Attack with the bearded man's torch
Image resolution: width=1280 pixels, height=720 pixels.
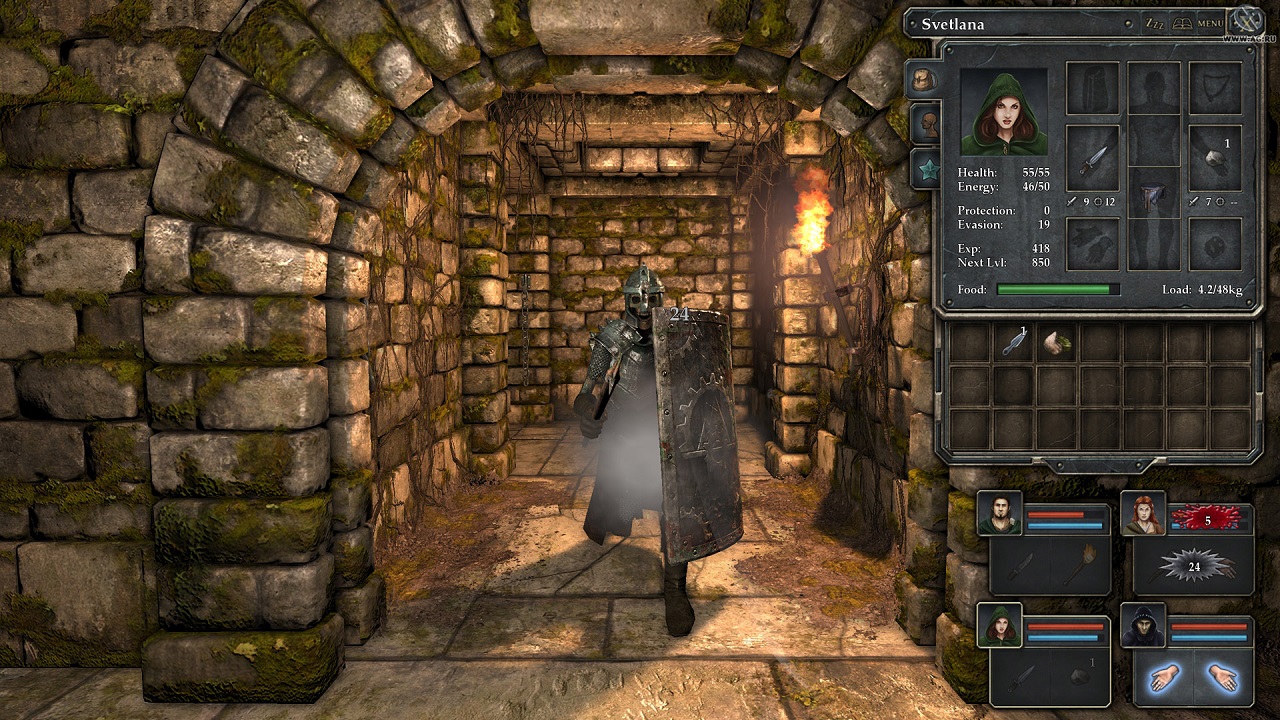point(1080,566)
